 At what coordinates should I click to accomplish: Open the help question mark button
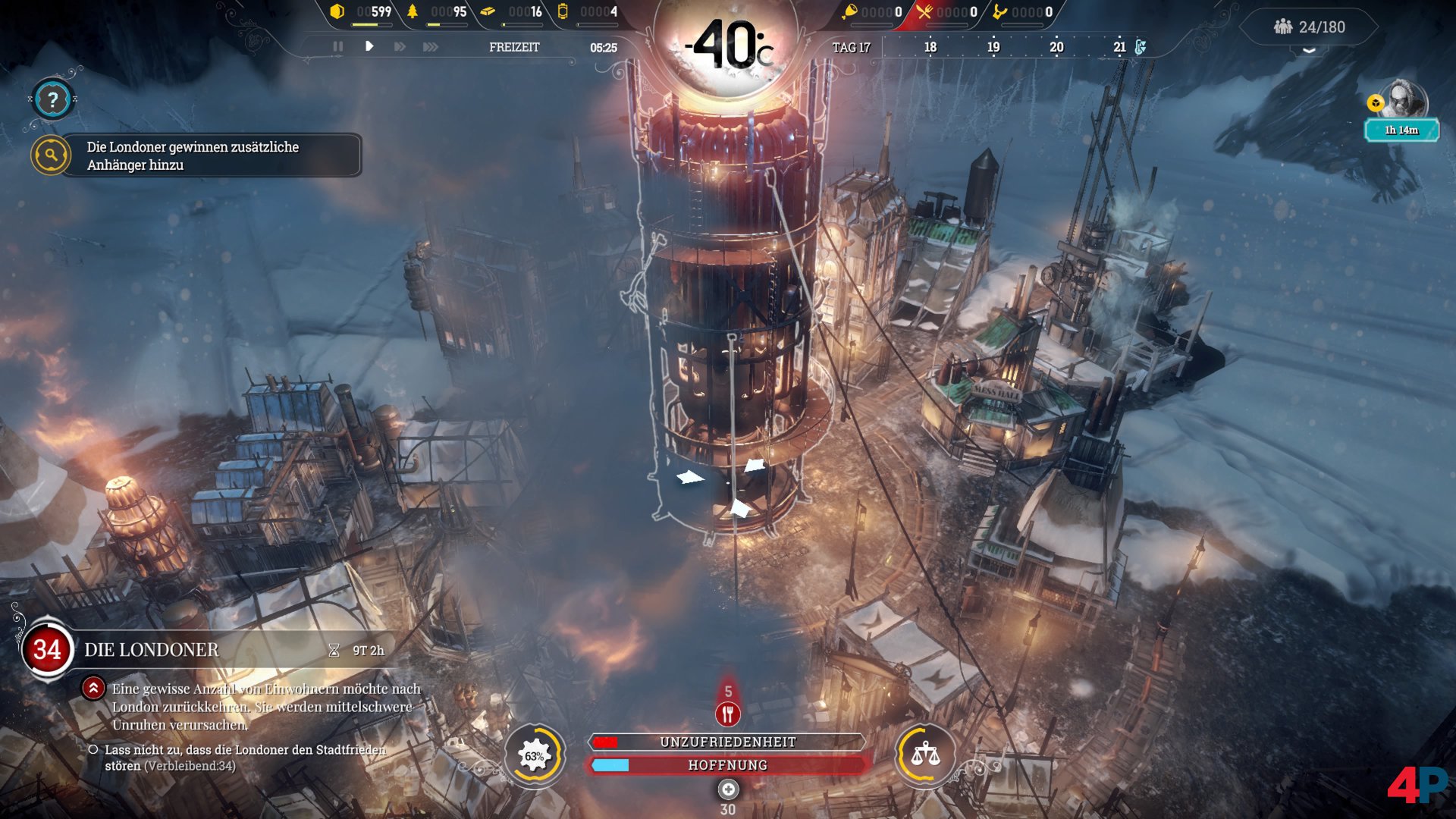[52, 99]
